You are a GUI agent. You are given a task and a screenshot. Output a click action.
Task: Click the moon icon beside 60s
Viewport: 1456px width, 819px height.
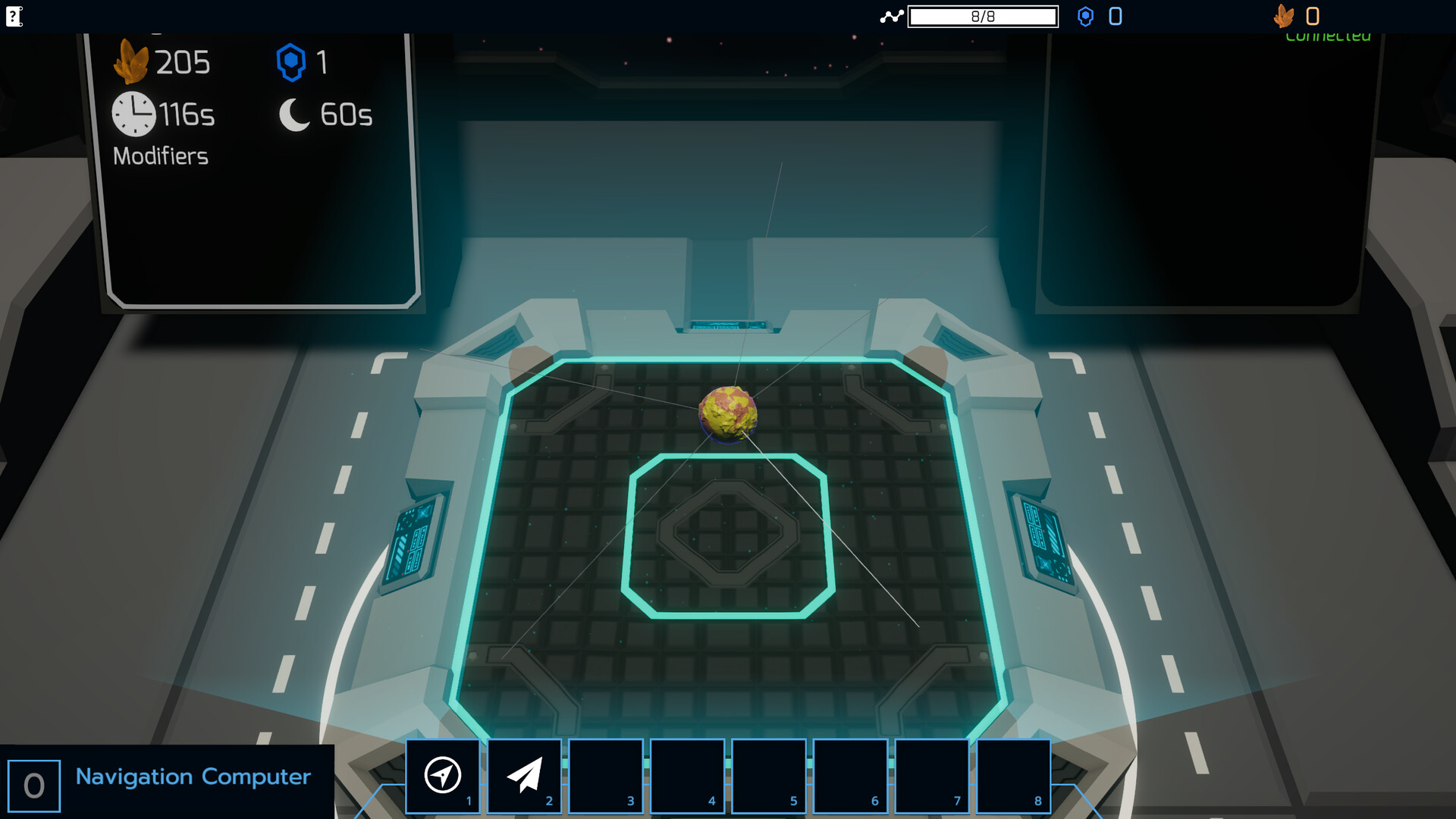[x=293, y=114]
